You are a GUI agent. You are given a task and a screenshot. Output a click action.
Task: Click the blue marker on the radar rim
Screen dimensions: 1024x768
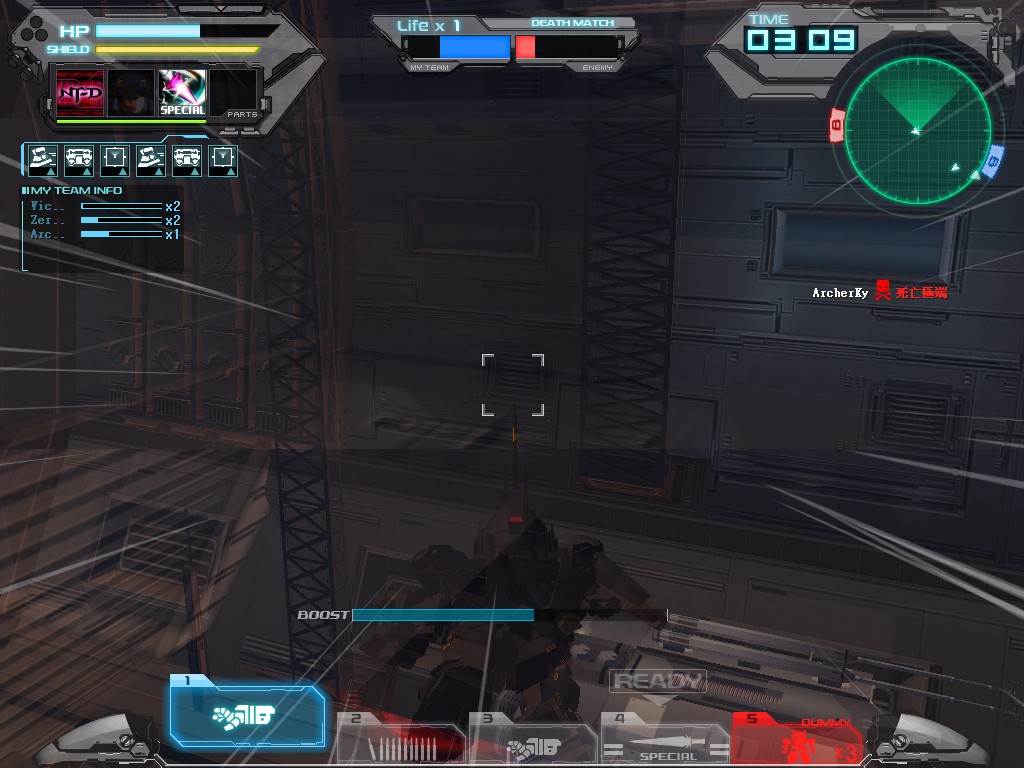(992, 162)
